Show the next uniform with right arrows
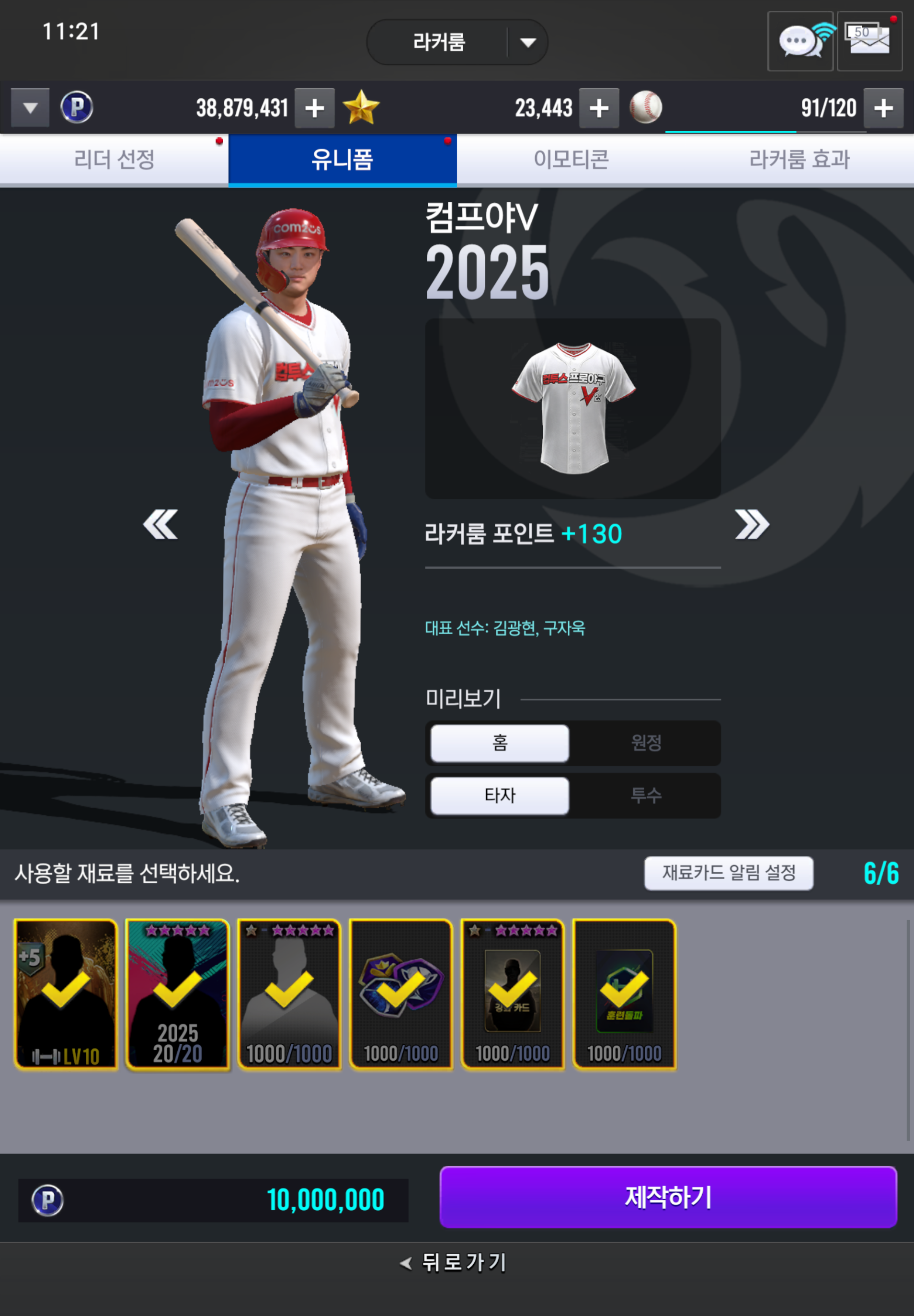The width and height of the screenshot is (914, 1316). pyautogui.click(x=751, y=524)
